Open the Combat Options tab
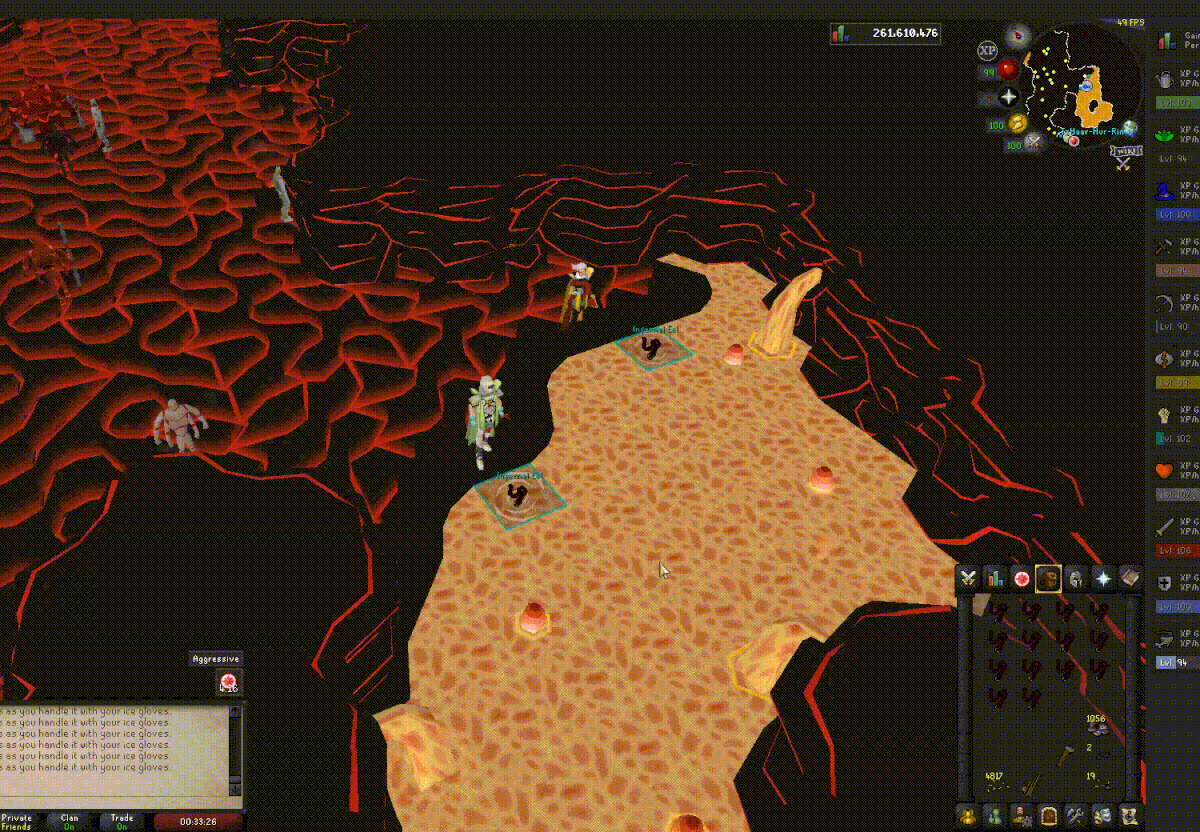The image size is (1200, 832). pyautogui.click(x=967, y=578)
